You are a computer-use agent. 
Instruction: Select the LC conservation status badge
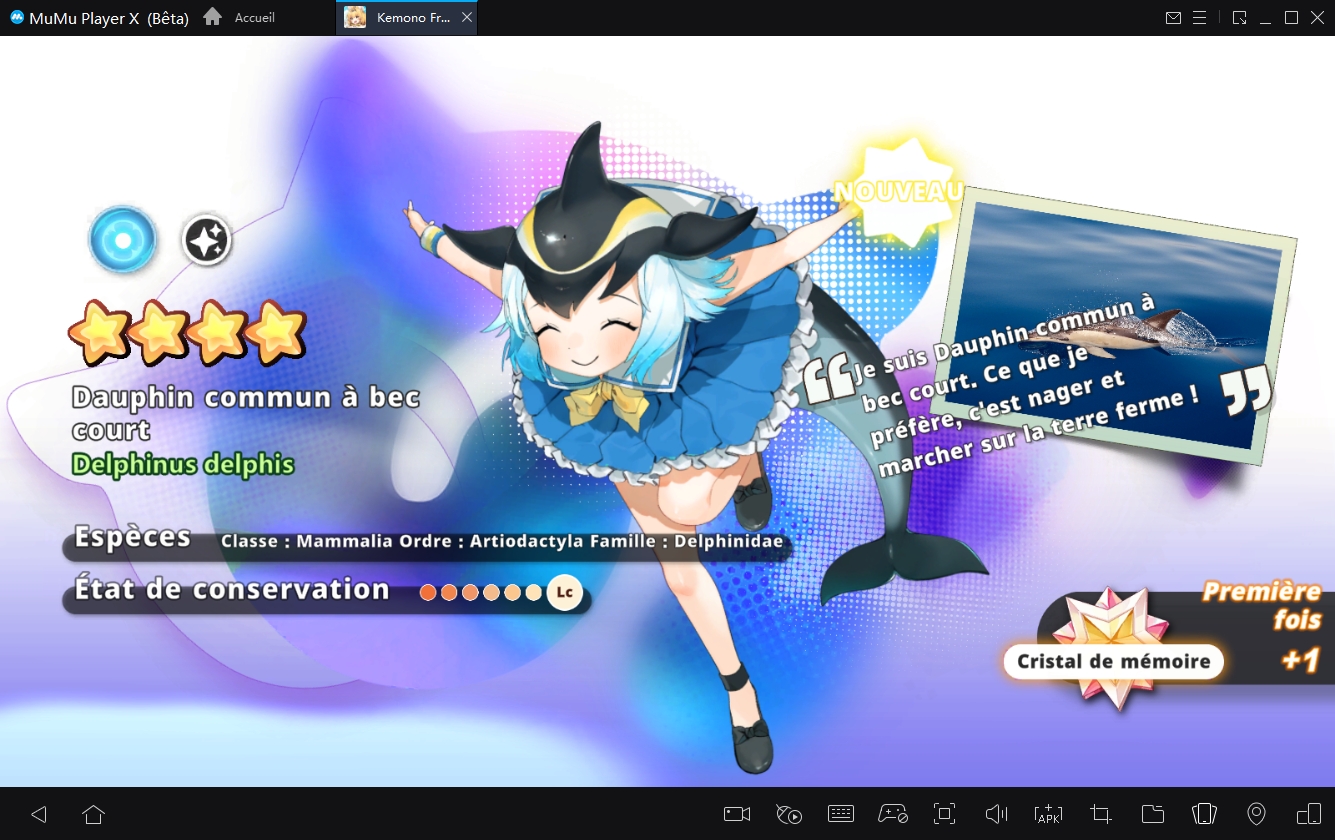564,592
